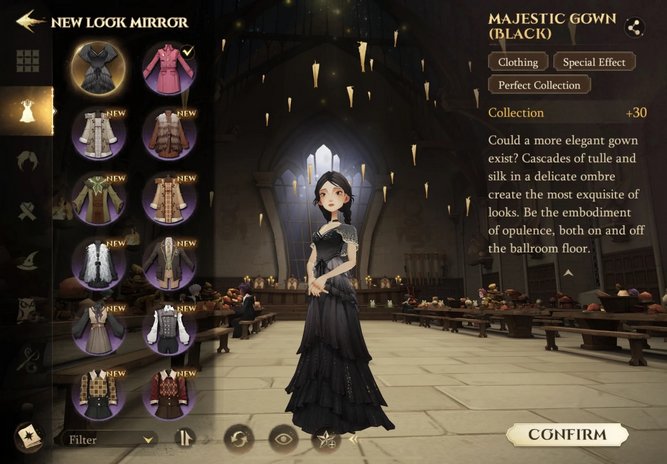Reset the outfit with the refresh icon
The width and height of the screenshot is (667, 464).
coord(238,437)
